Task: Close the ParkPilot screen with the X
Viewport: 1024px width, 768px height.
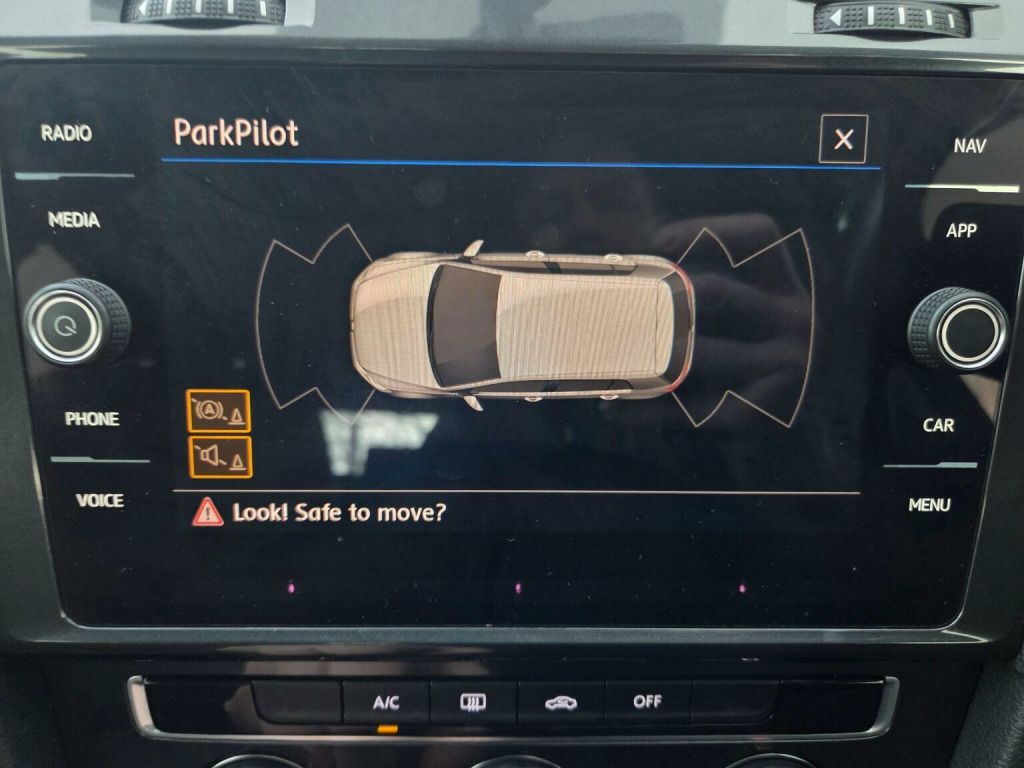Action: click(843, 139)
